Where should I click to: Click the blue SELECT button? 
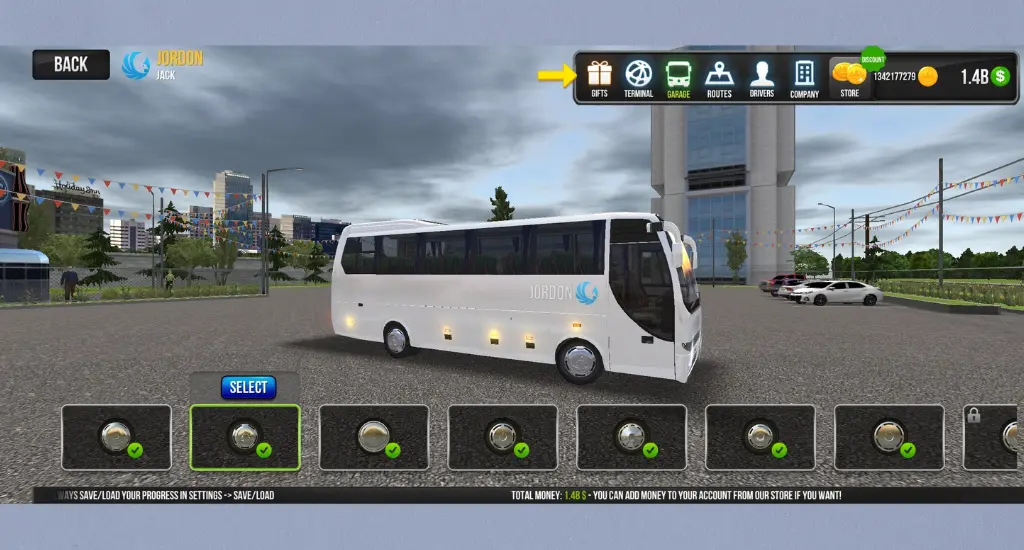click(248, 387)
